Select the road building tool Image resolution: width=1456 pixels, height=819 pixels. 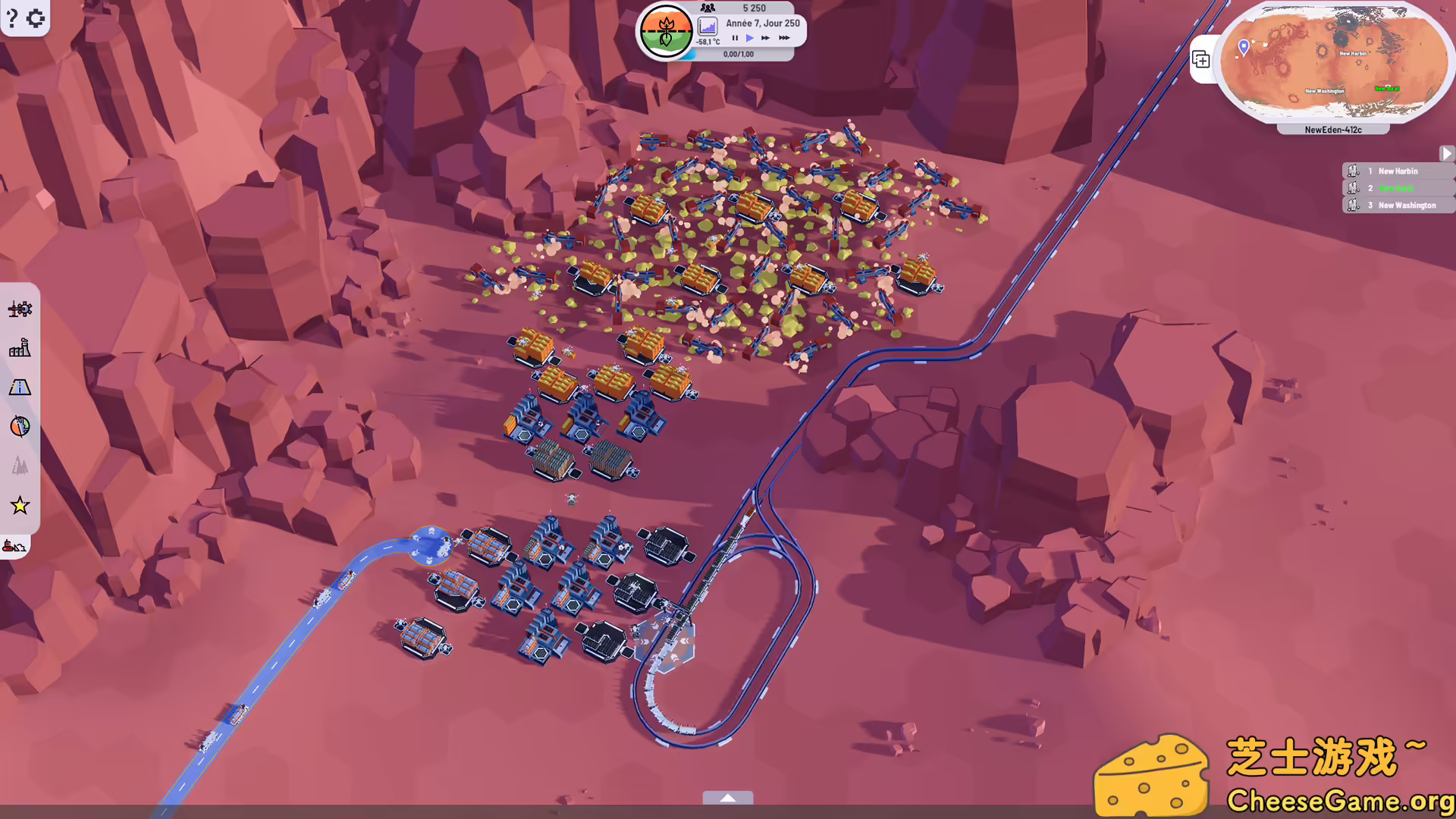[x=20, y=388]
